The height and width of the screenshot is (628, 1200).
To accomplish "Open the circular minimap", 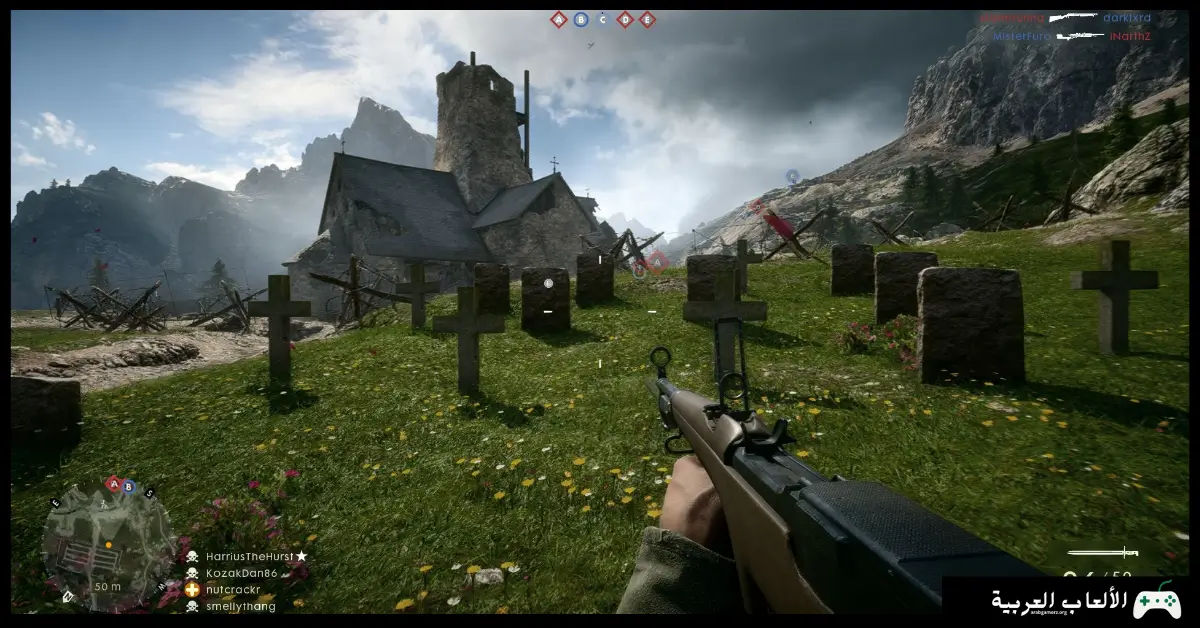I will point(108,545).
